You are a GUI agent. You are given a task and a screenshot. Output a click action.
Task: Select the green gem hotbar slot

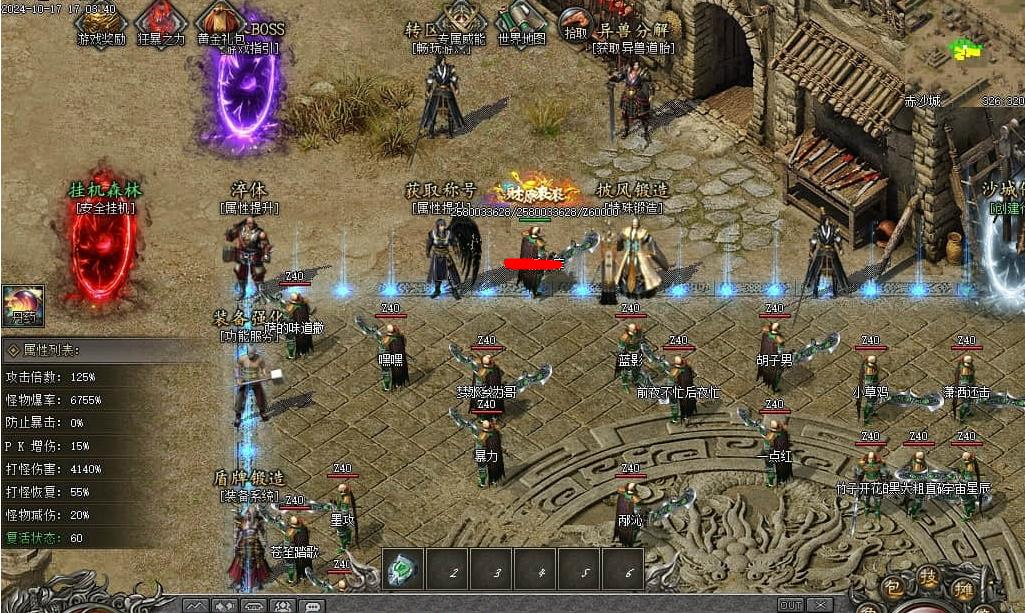[x=402, y=571]
